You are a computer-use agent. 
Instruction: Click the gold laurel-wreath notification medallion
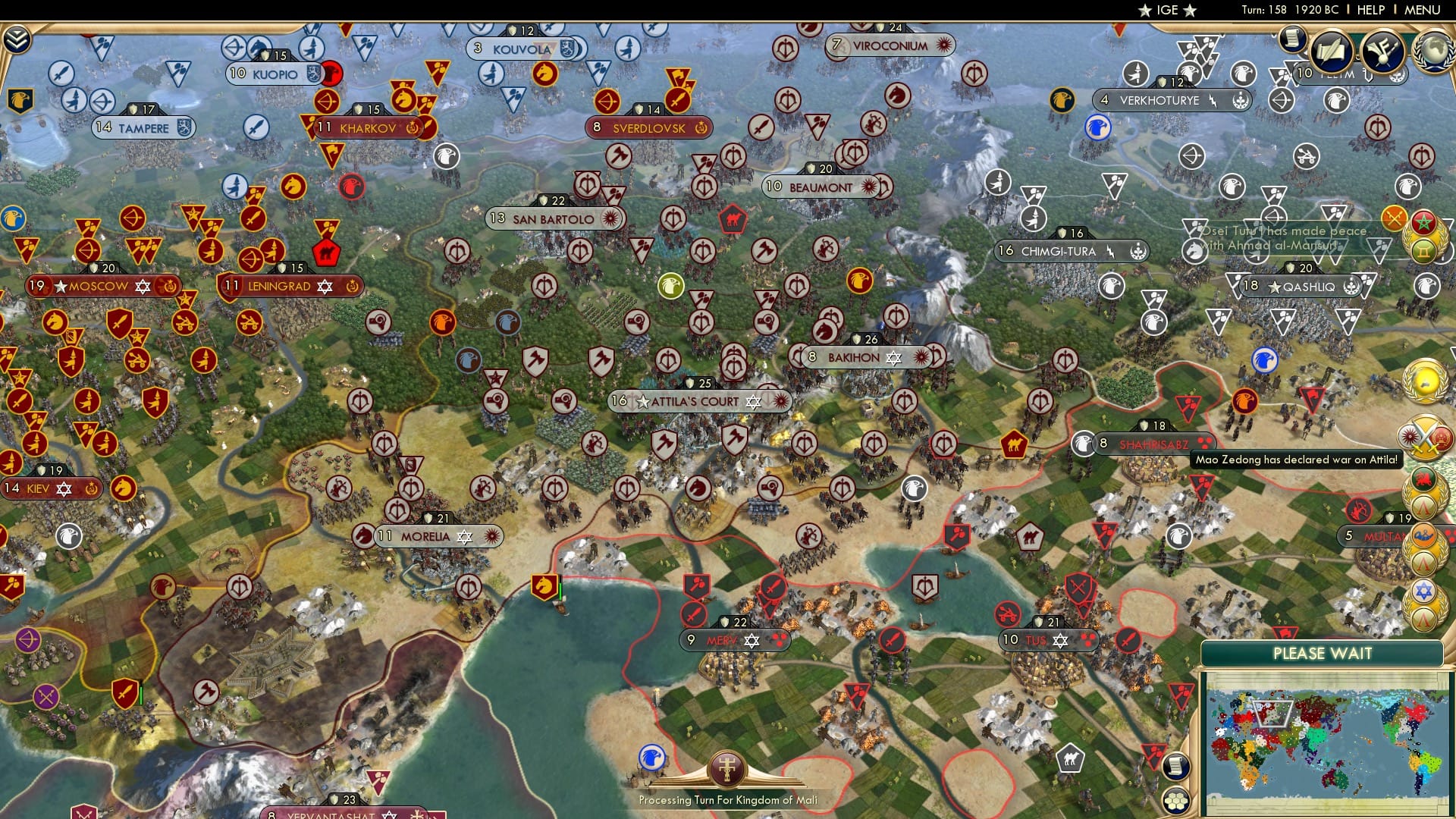pyautogui.click(x=1425, y=379)
